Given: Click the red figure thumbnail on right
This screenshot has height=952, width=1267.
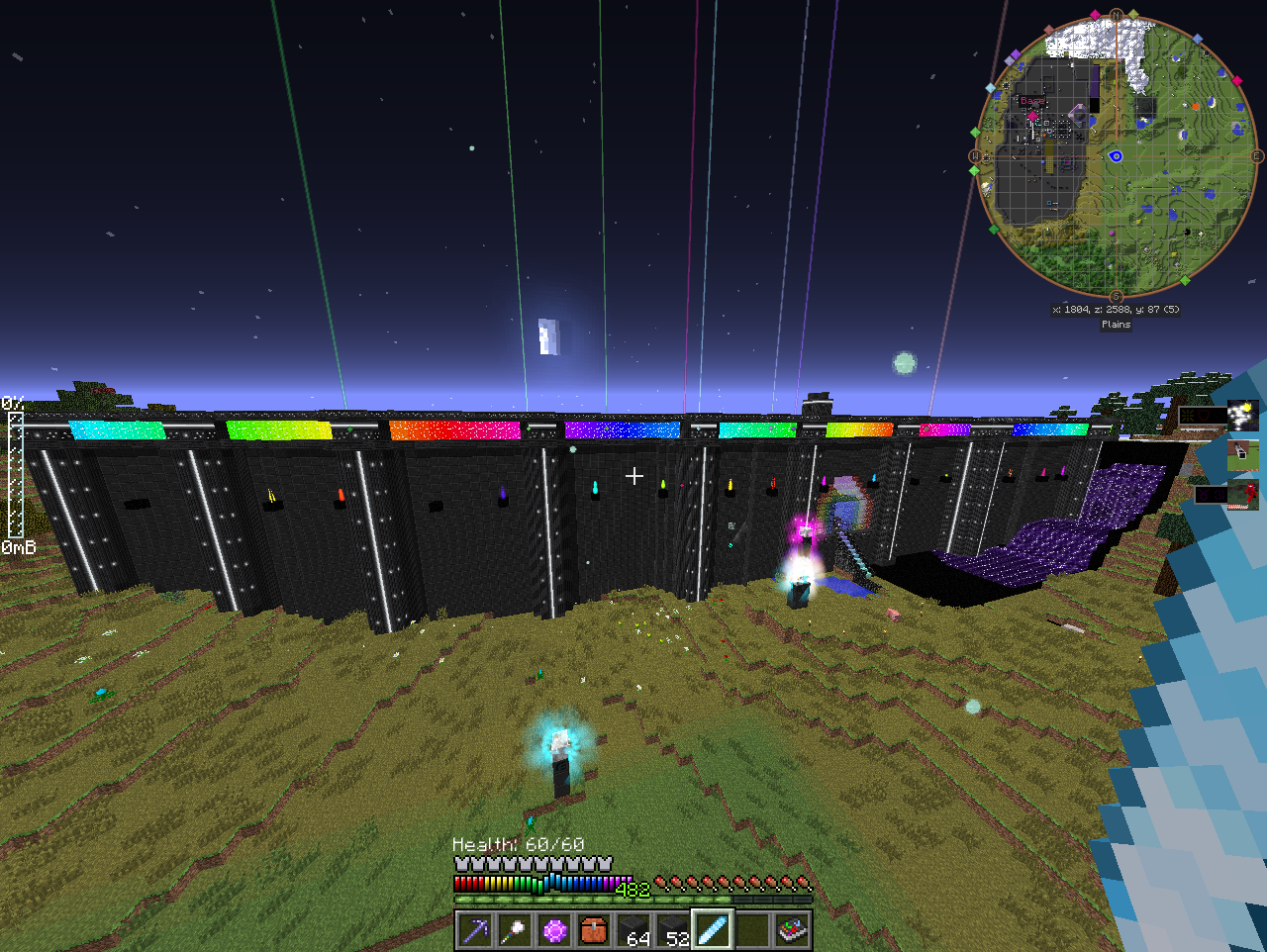Looking at the screenshot, I should pos(1243,494).
